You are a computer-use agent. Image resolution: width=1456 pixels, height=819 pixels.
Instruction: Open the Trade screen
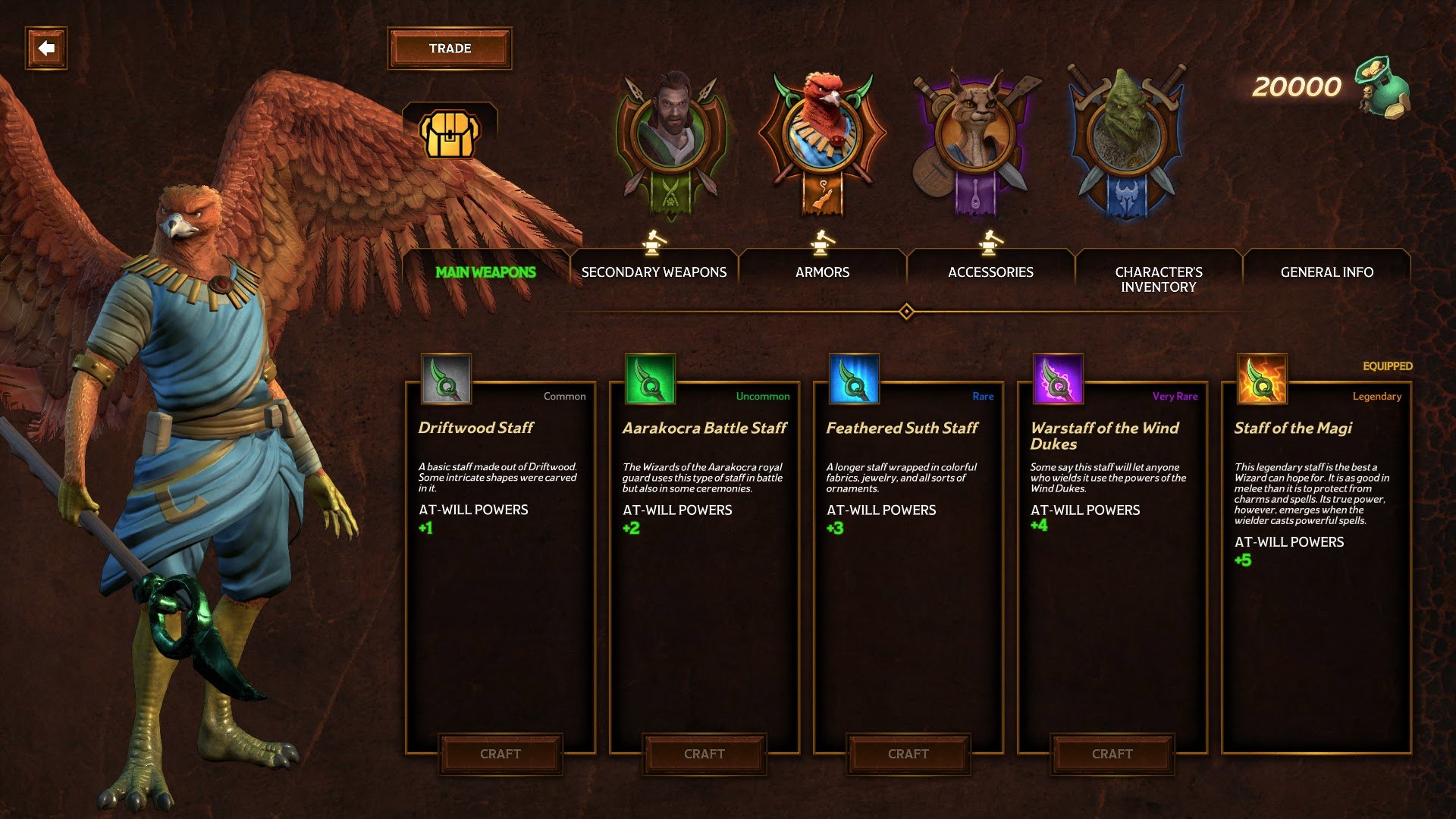450,49
